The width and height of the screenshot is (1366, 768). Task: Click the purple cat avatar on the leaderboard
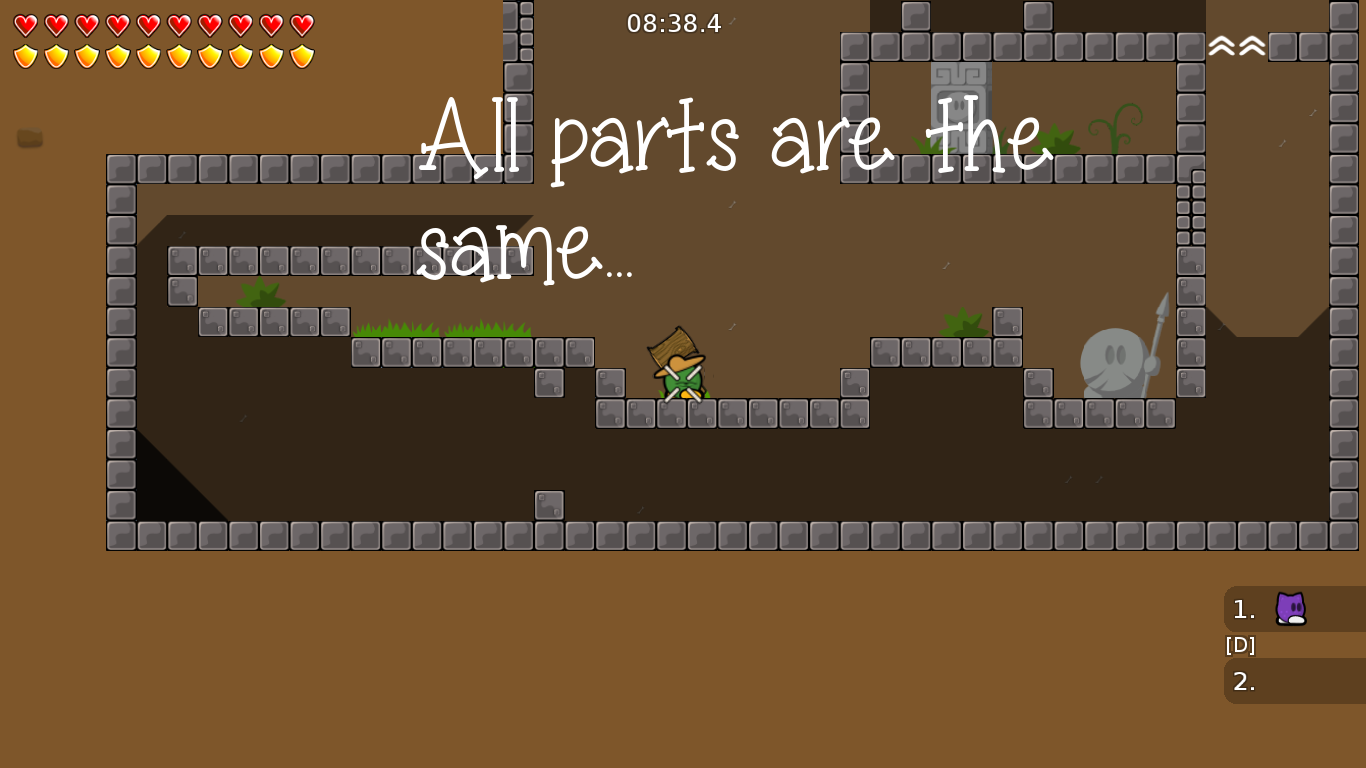(1290, 609)
